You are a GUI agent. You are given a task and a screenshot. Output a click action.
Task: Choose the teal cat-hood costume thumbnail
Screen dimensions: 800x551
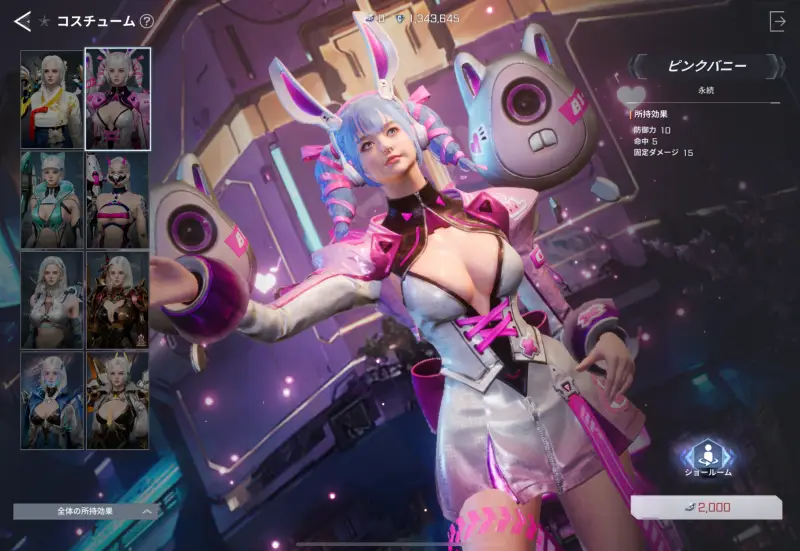click(51, 198)
